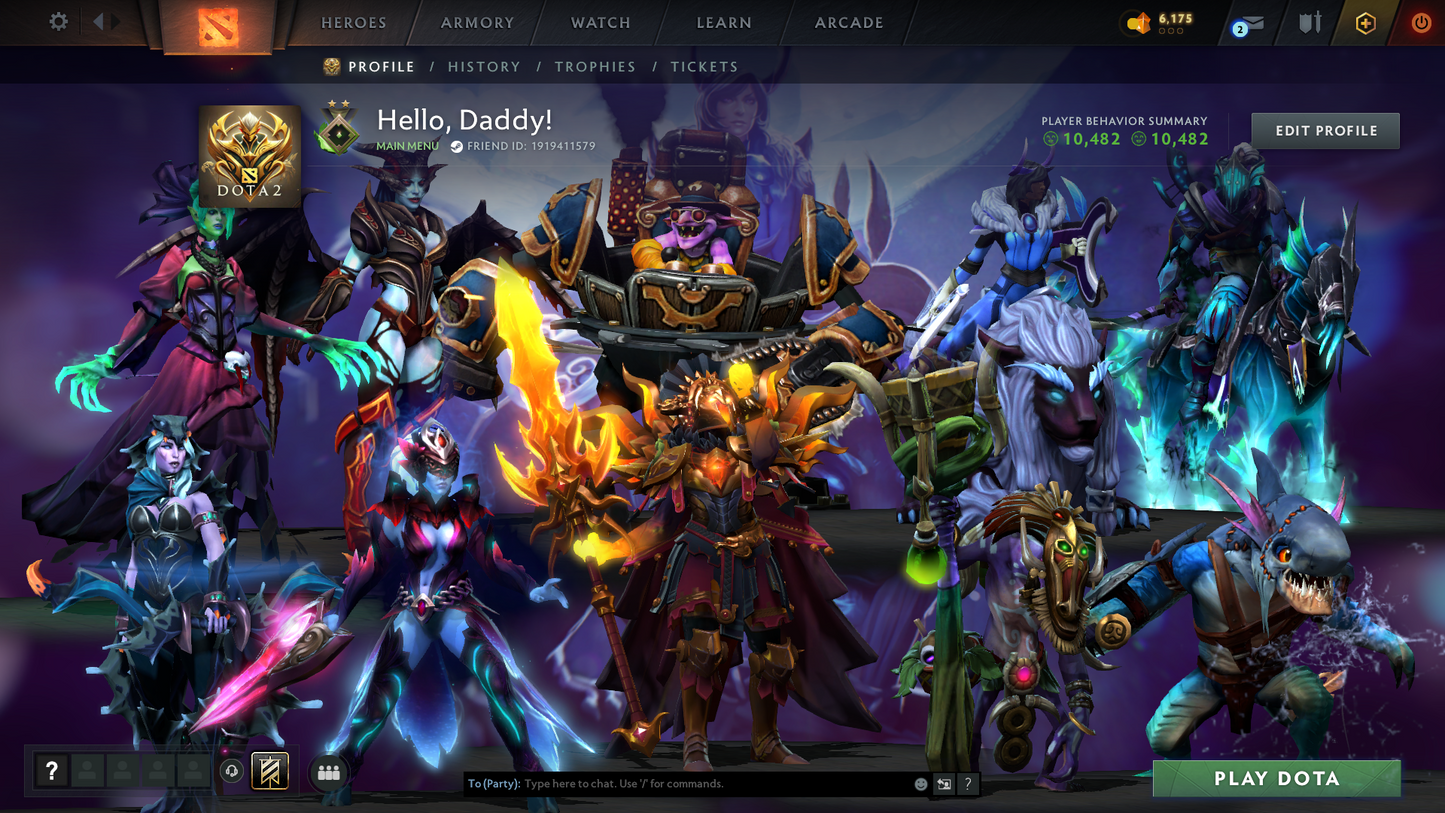Click the guild crest icon near party slots

[x=268, y=770]
